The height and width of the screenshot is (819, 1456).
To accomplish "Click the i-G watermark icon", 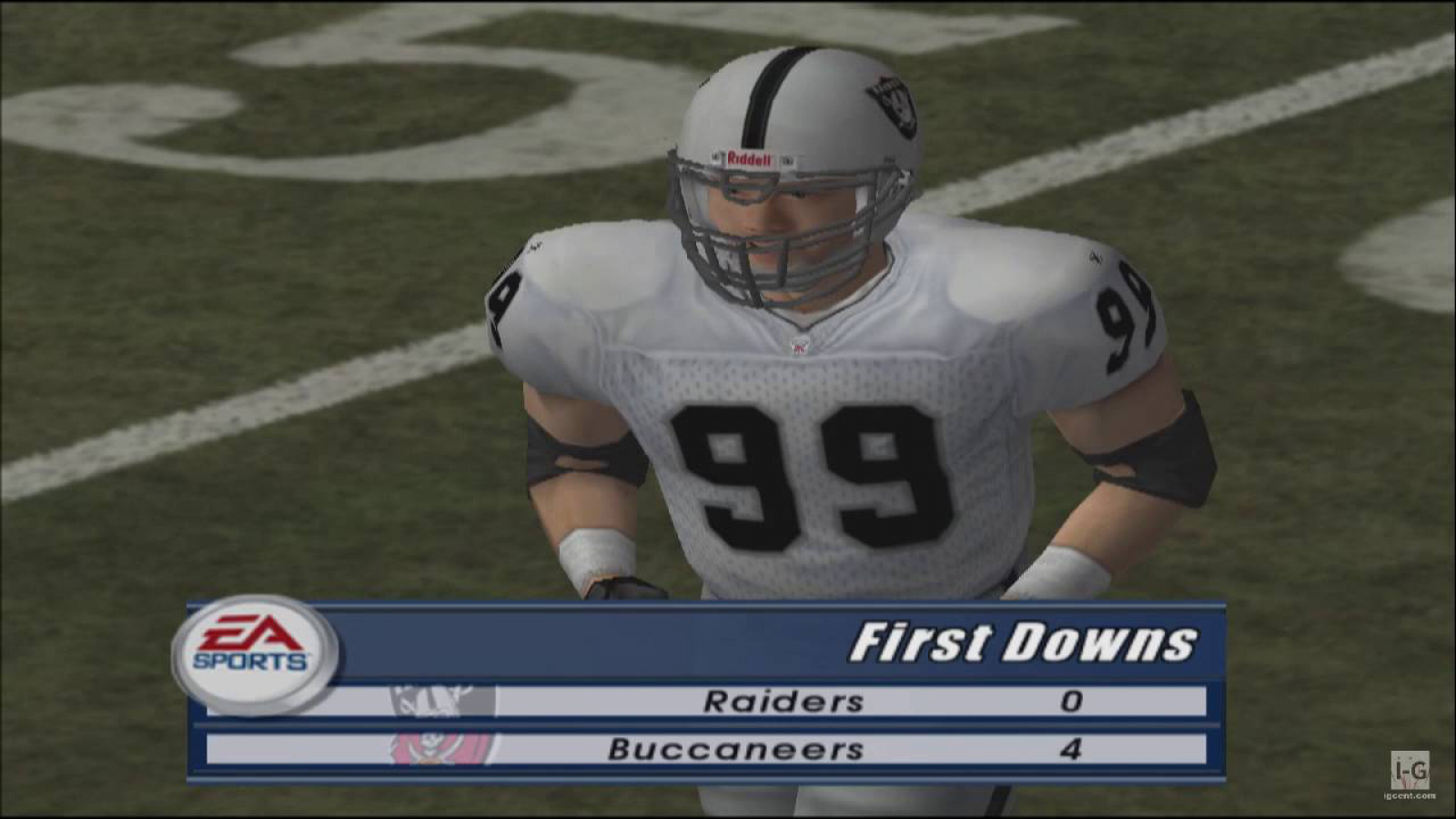I will pyautogui.click(x=1409, y=770).
